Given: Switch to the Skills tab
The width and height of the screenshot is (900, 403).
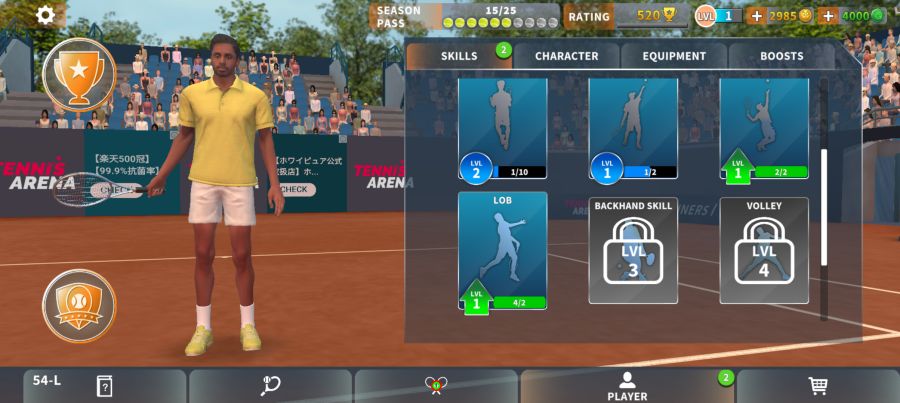Looking at the screenshot, I should 459,56.
